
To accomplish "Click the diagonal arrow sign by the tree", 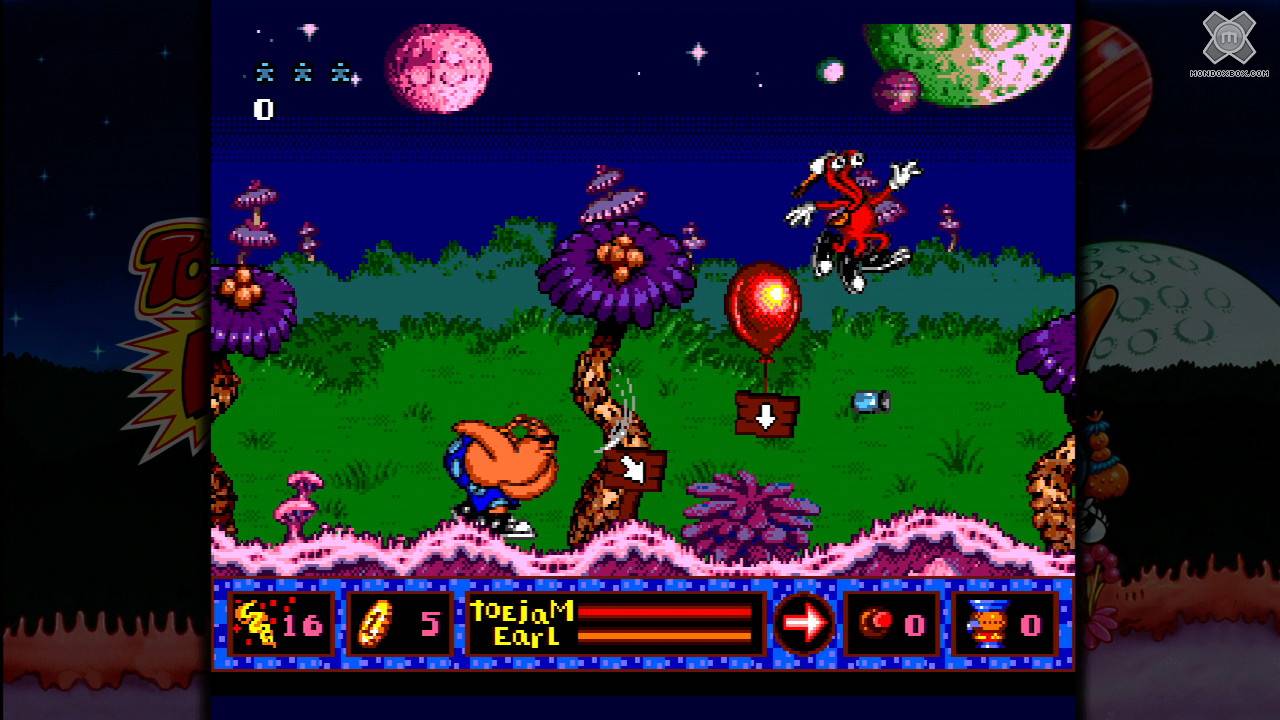I will click(x=635, y=465).
